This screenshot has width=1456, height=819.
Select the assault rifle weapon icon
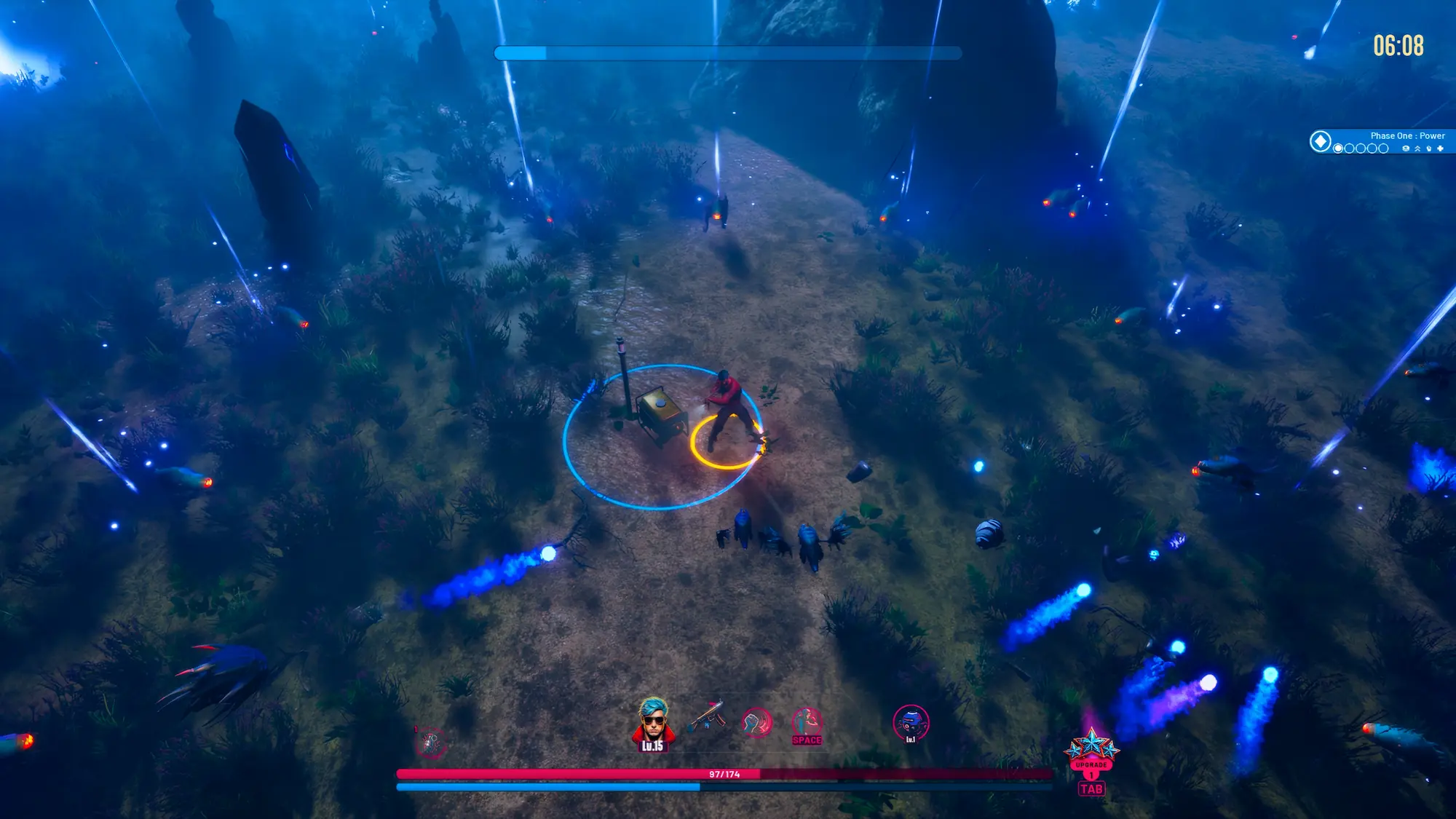pos(705,717)
